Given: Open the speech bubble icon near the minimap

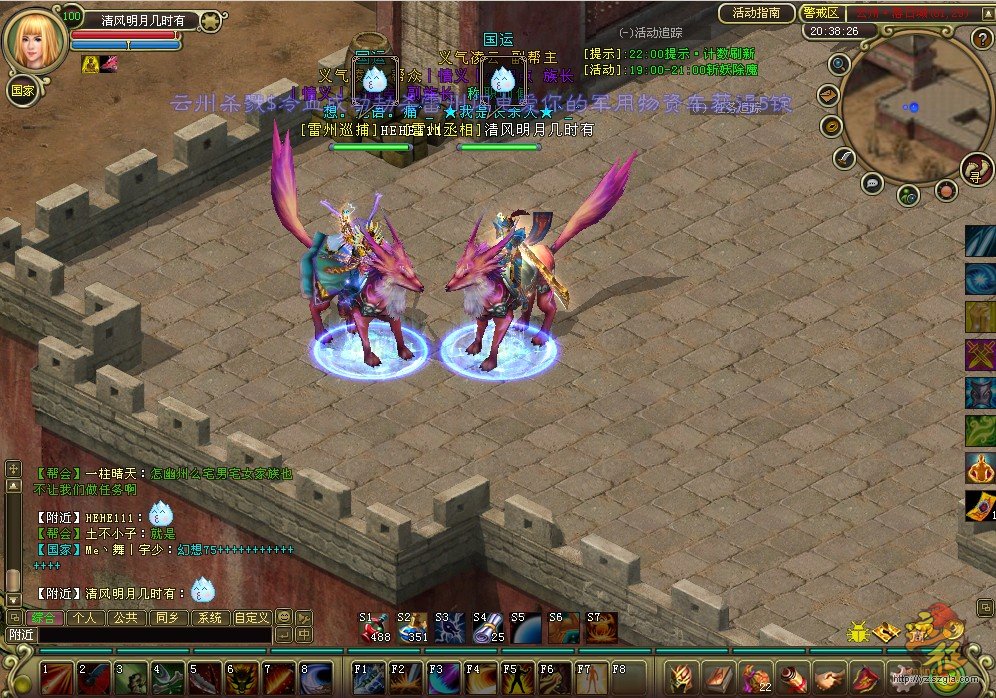Looking at the screenshot, I should pos(872,183).
